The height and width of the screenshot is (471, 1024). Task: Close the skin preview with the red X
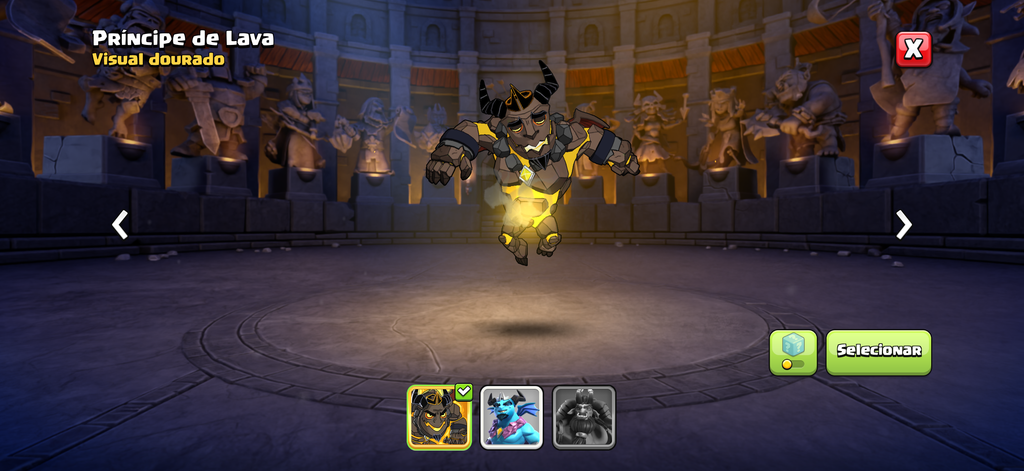[913, 49]
